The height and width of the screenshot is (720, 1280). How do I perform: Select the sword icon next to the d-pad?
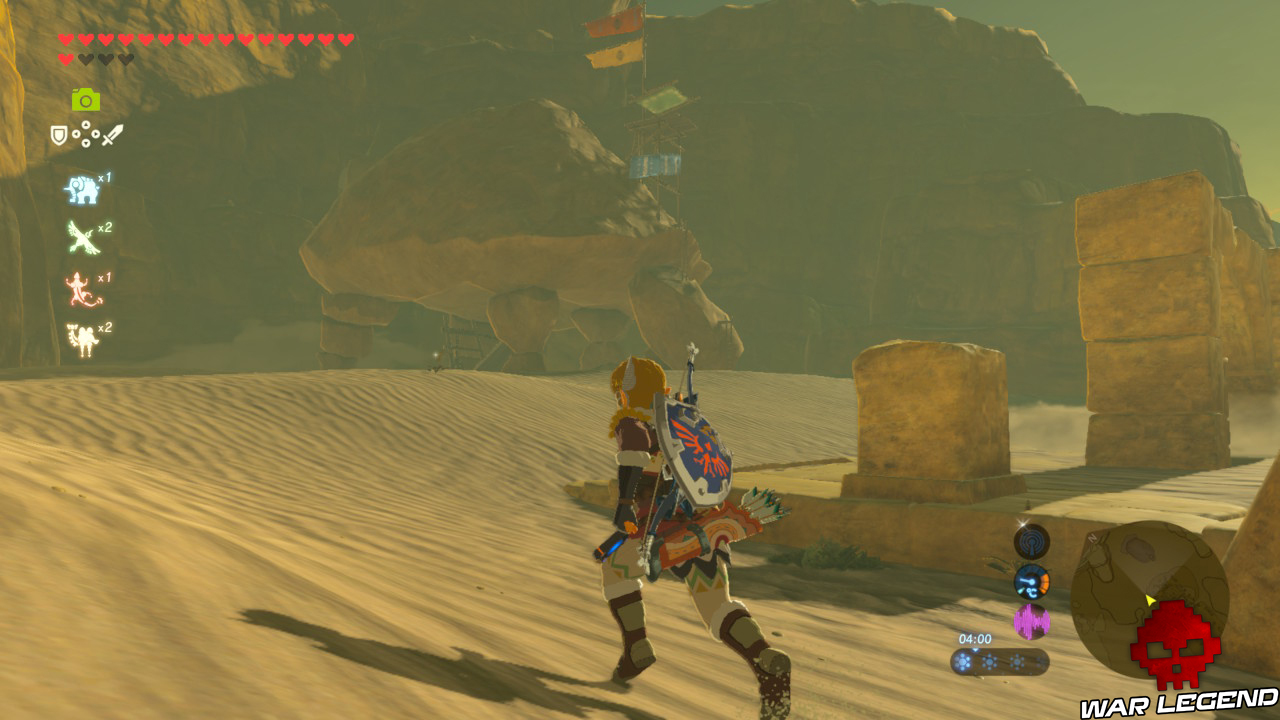(112, 136)
